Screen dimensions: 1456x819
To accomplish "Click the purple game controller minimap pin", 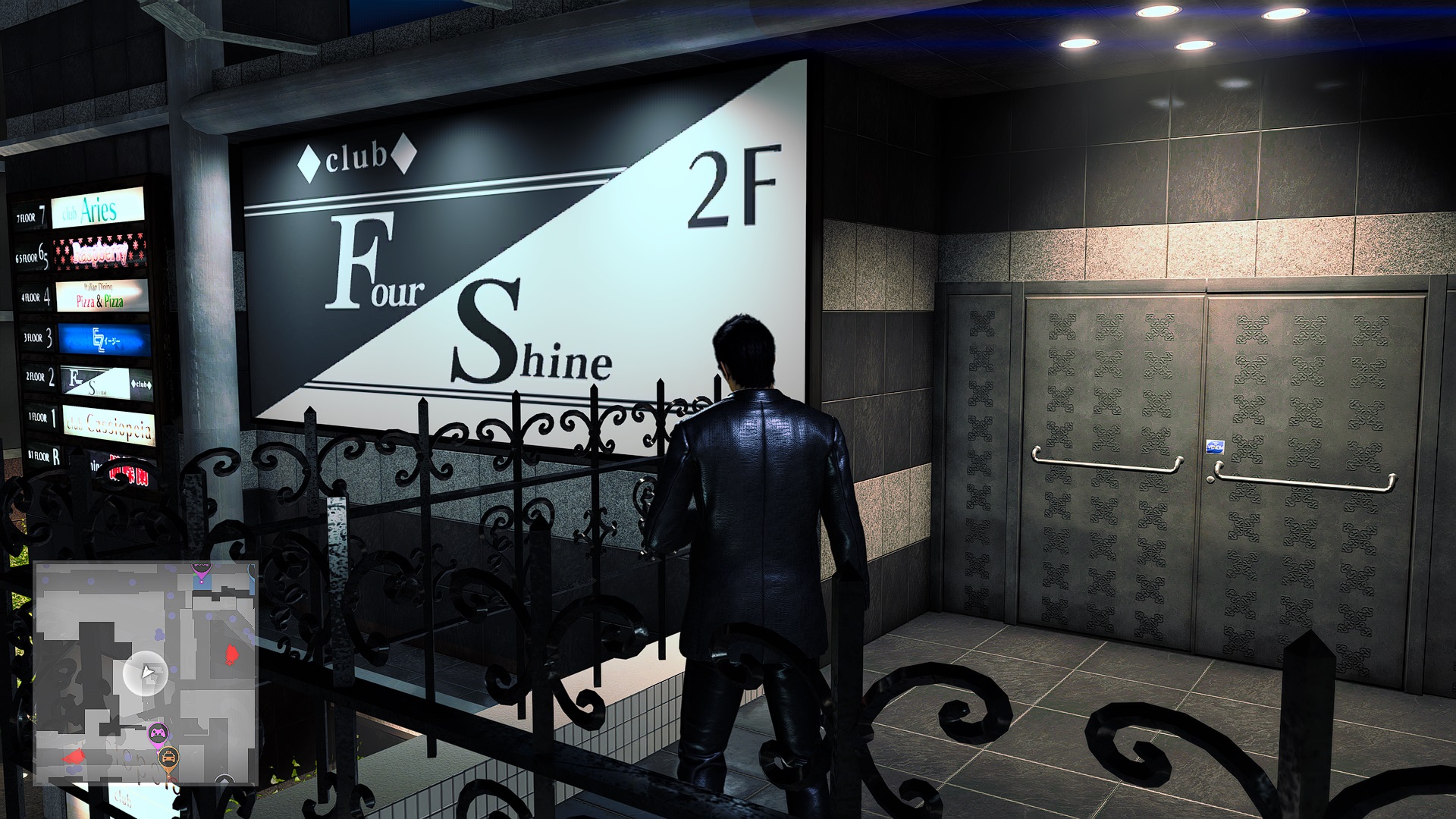I will 158,732.
